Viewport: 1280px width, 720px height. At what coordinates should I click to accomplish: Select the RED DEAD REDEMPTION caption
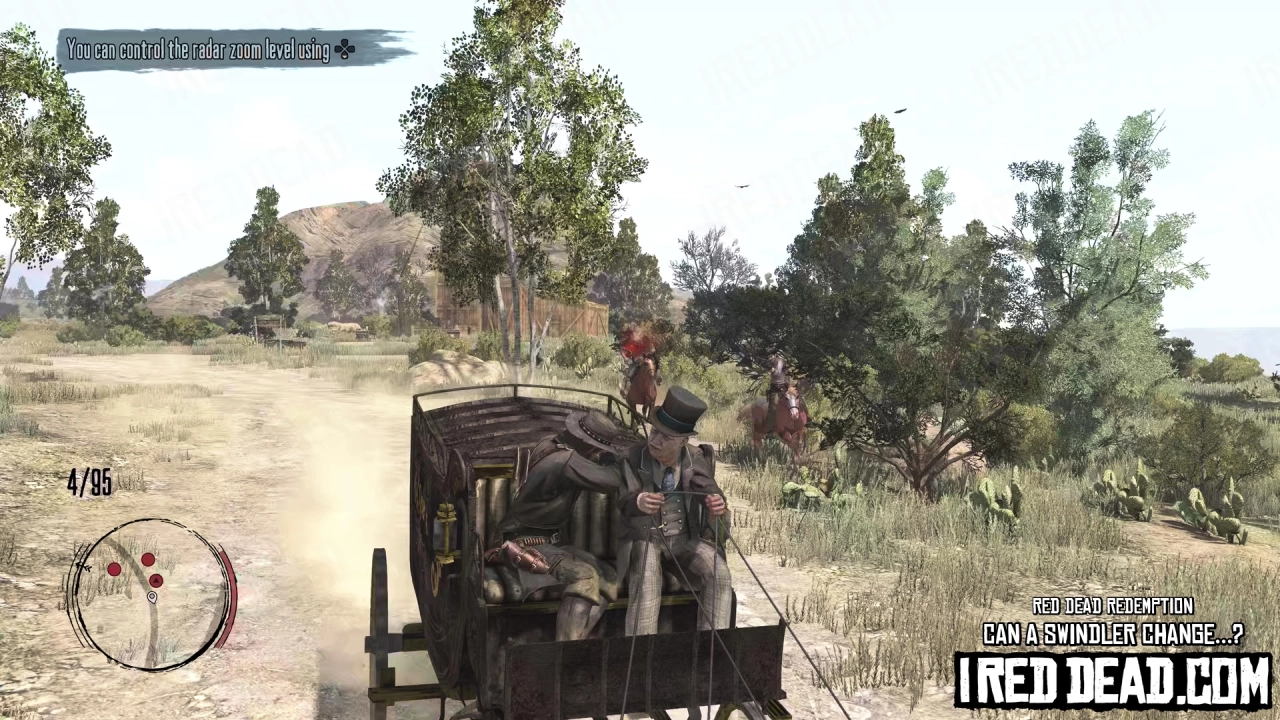coord(1113,606)
